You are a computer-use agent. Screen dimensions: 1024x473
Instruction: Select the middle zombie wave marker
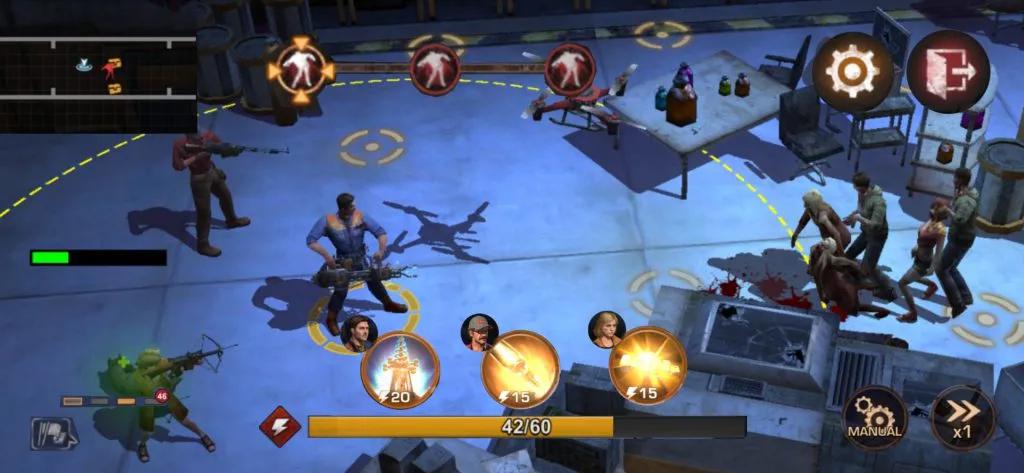[x=435, y=68]
